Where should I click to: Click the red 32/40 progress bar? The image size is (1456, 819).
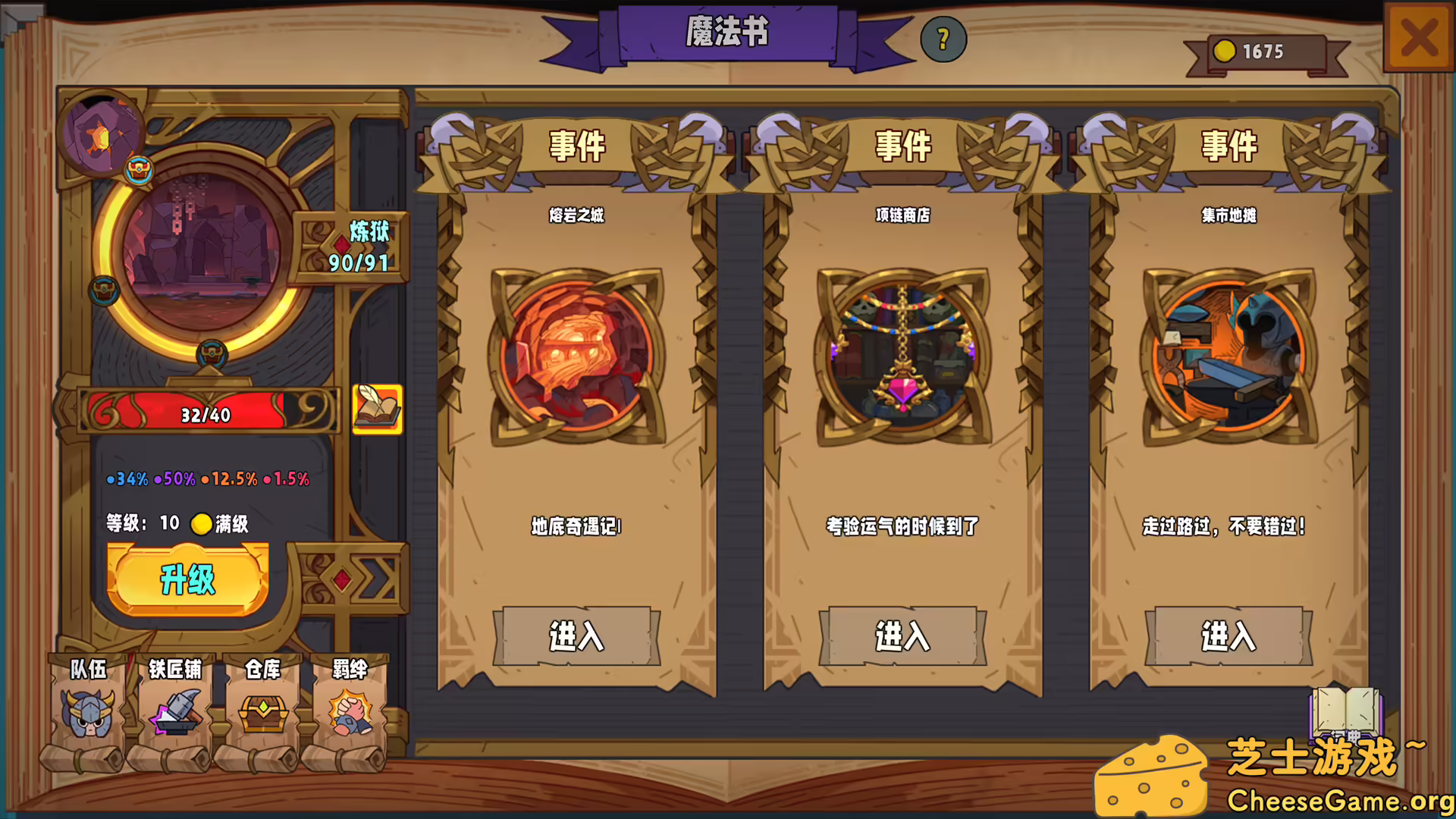pyautogui.click(x=205, y=414)
